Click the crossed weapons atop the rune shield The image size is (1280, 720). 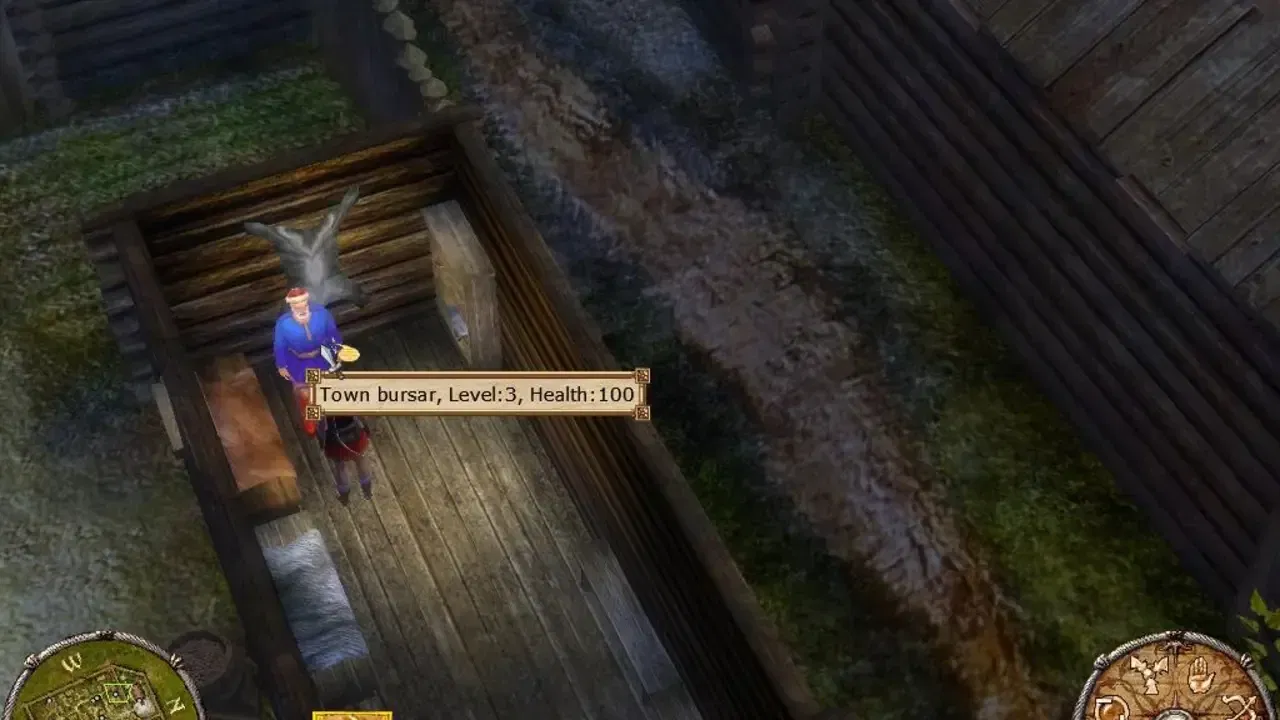1174,647
